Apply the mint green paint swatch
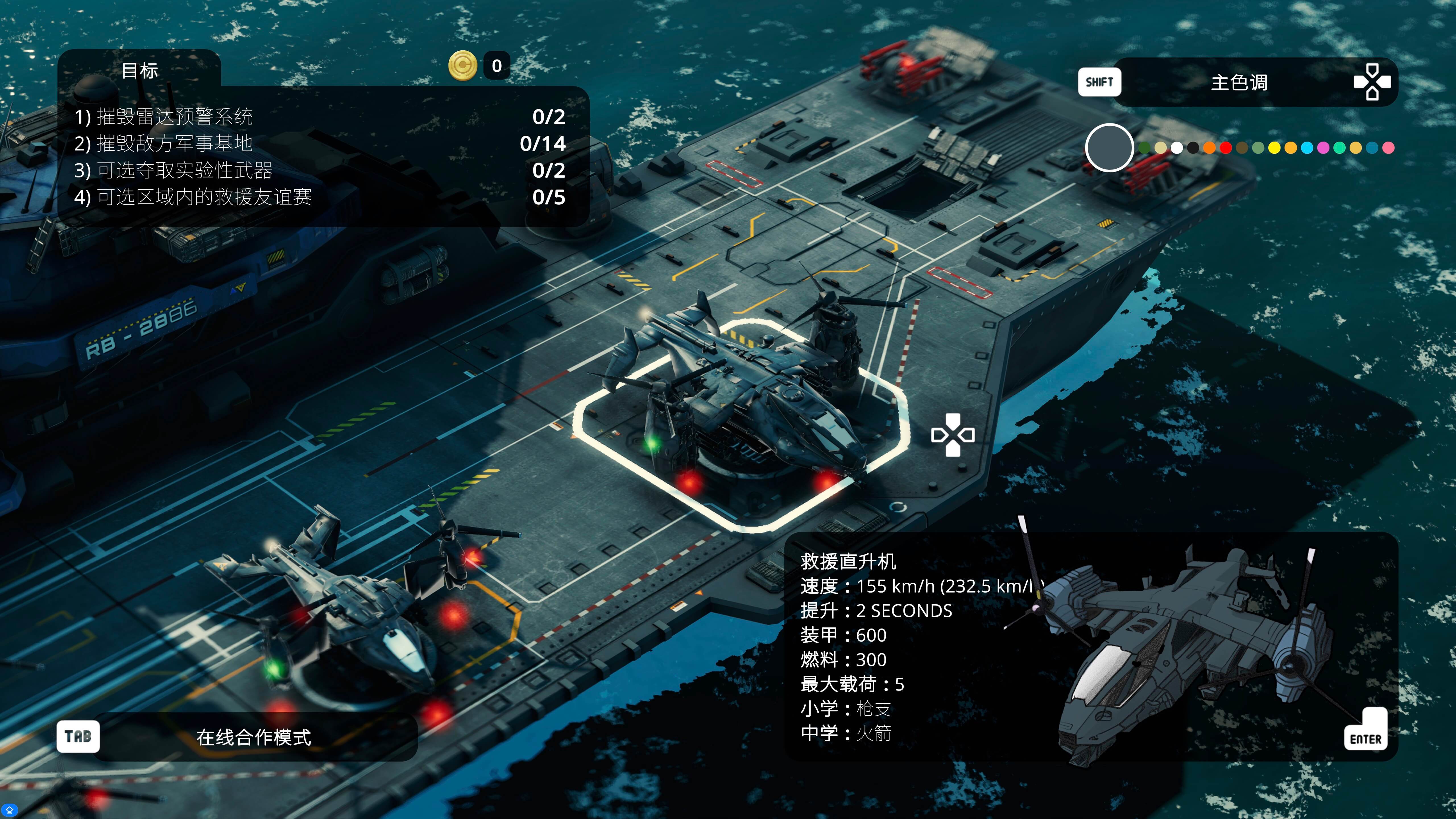Image resolution: width=1456 pixels, height=819 pixels. click(1340, 148)
